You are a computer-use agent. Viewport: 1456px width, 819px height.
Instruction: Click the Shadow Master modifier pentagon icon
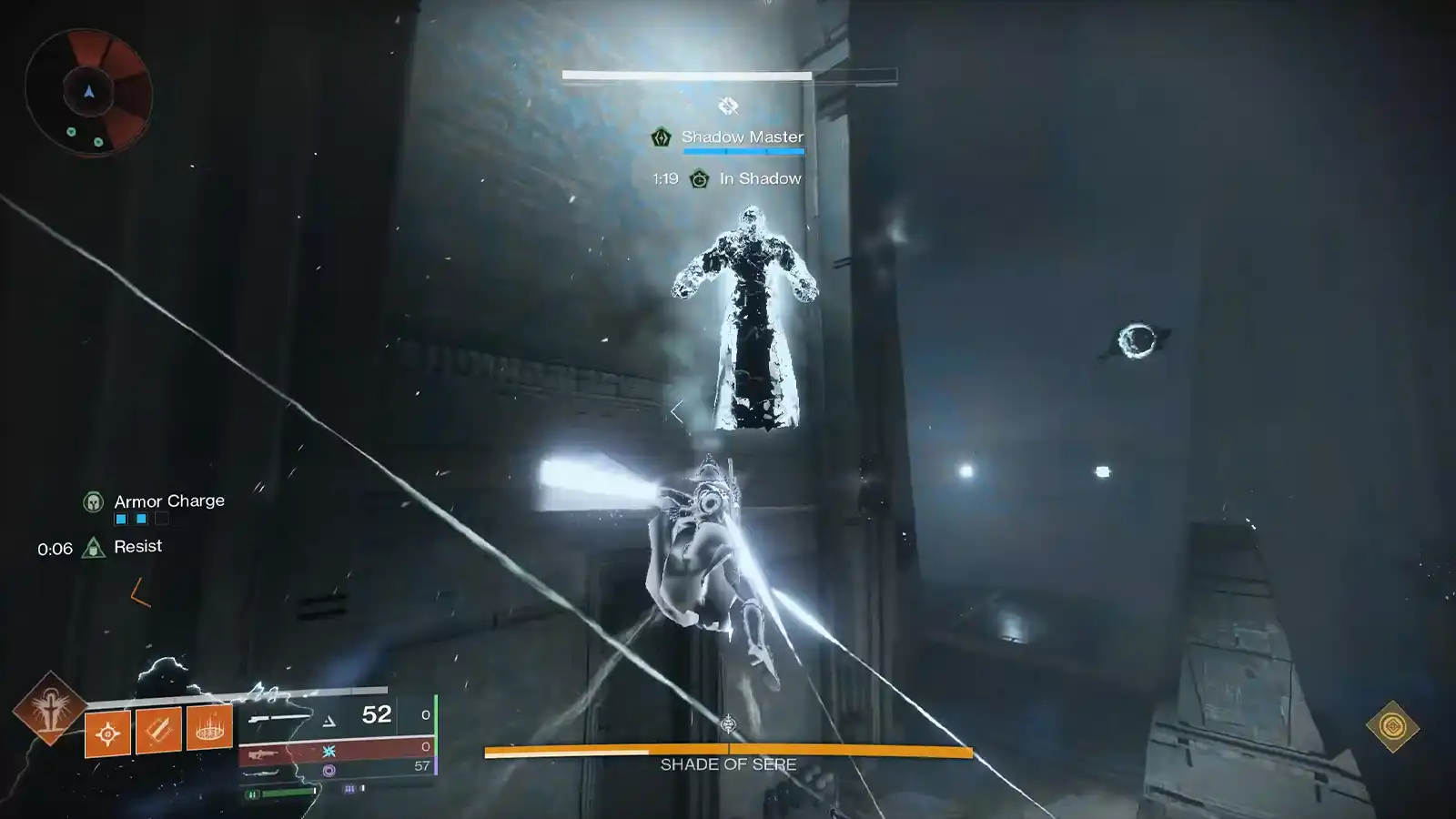click(x=662, y=137)
